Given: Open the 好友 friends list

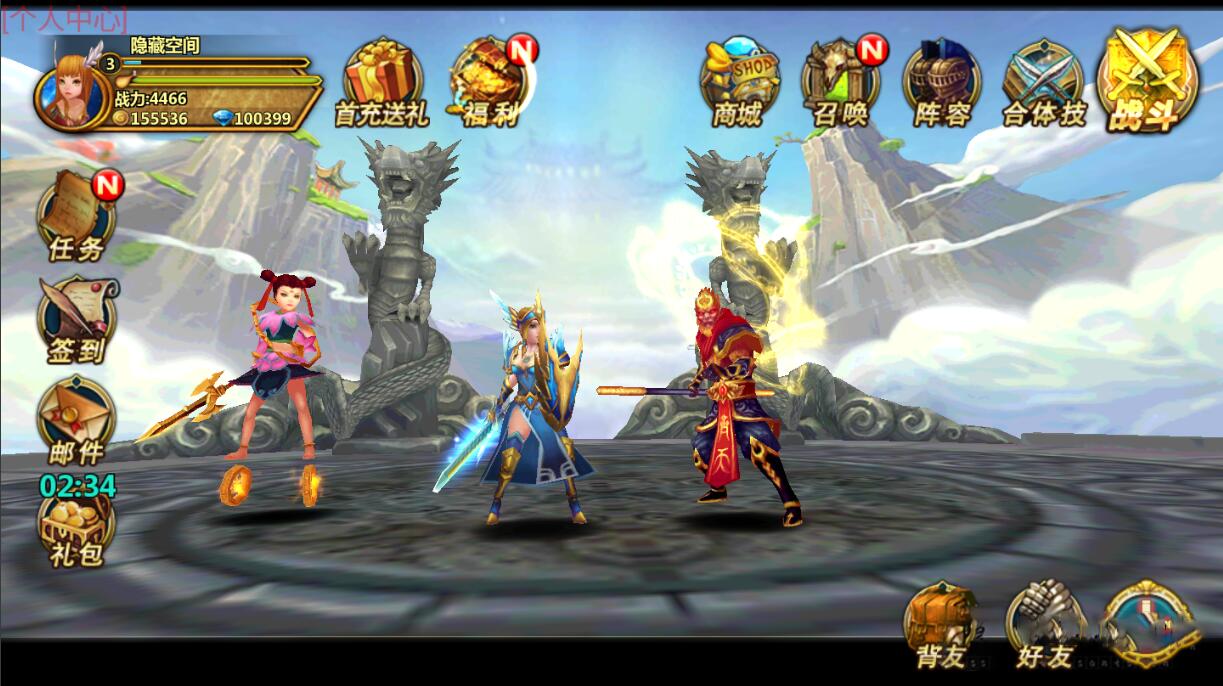Looking at the screenshot, I should [1045, 624].
